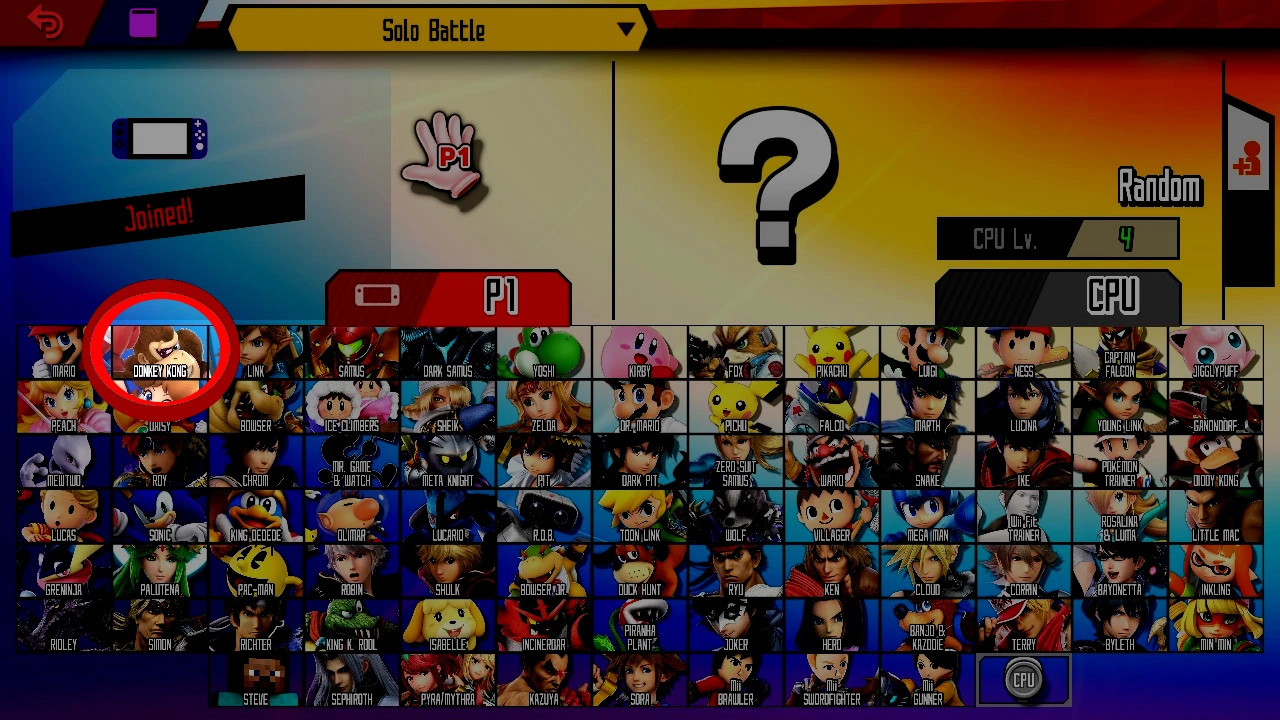The height and width of the screenshot is (720, 1280).
Task: Open the purple menu square top left
Action: (143, 22)
